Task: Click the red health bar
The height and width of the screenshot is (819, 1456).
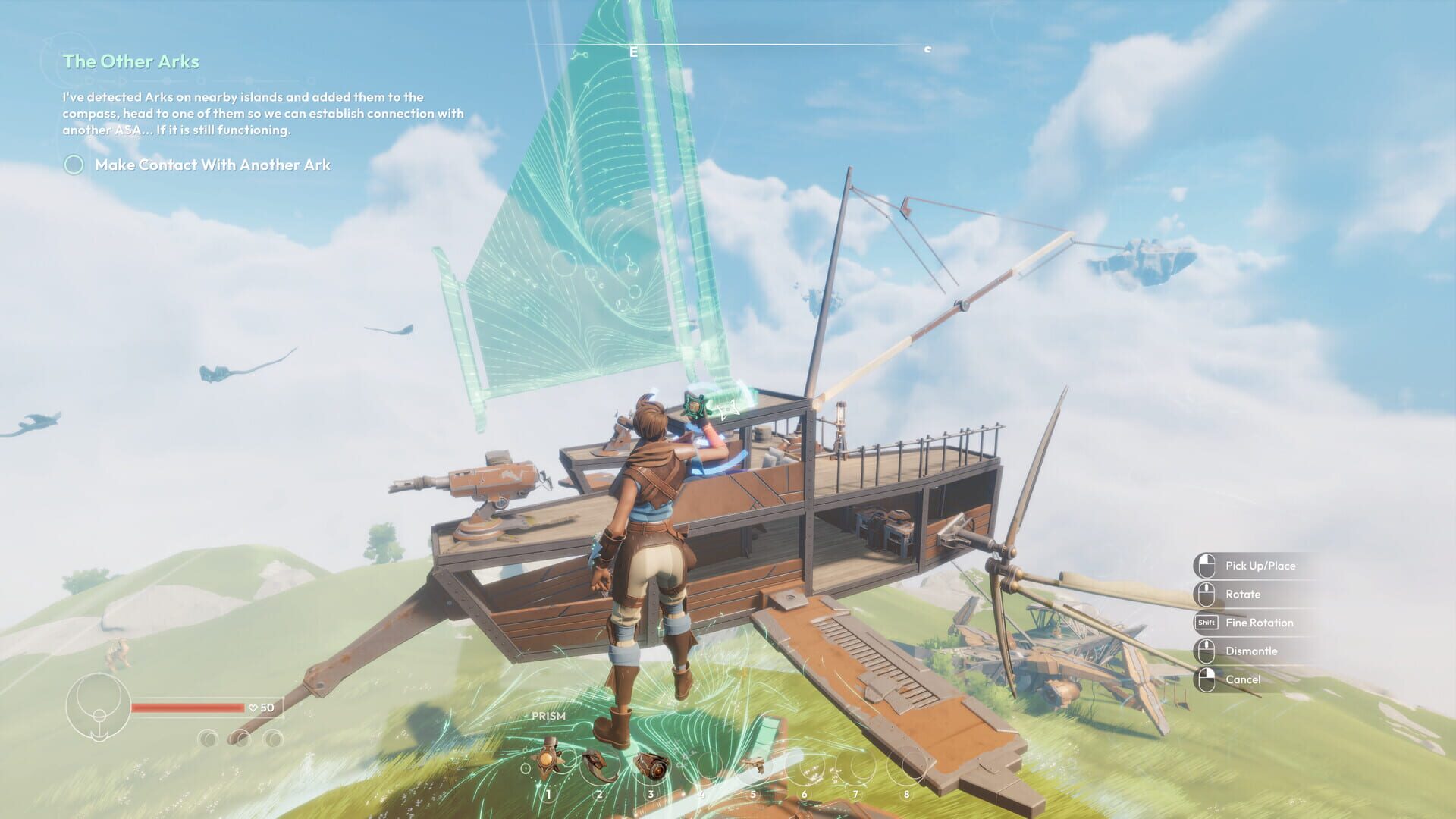Action: click(x=188, y=708)
